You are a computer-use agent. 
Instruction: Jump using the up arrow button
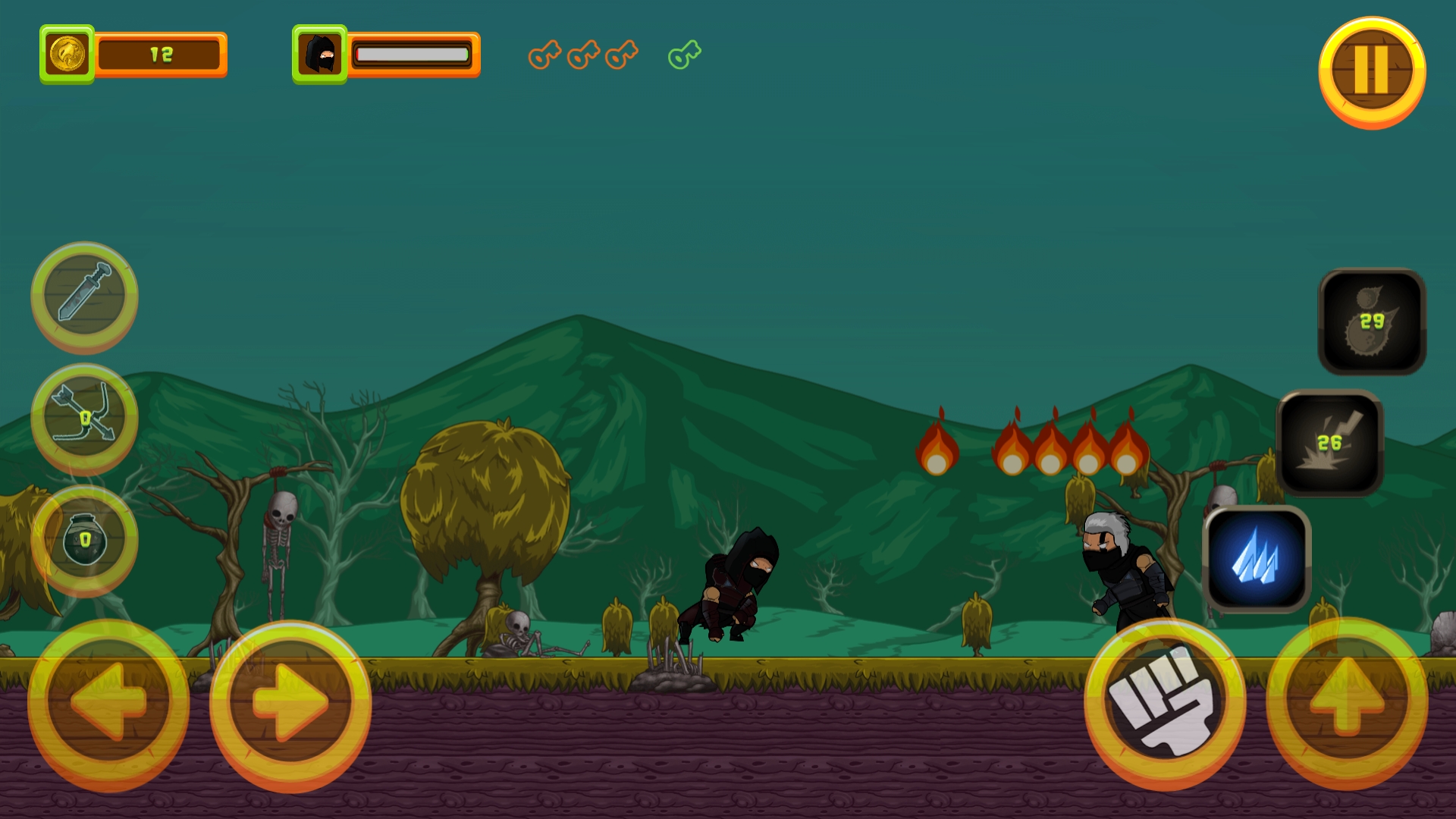click(x=1347, y=701)
